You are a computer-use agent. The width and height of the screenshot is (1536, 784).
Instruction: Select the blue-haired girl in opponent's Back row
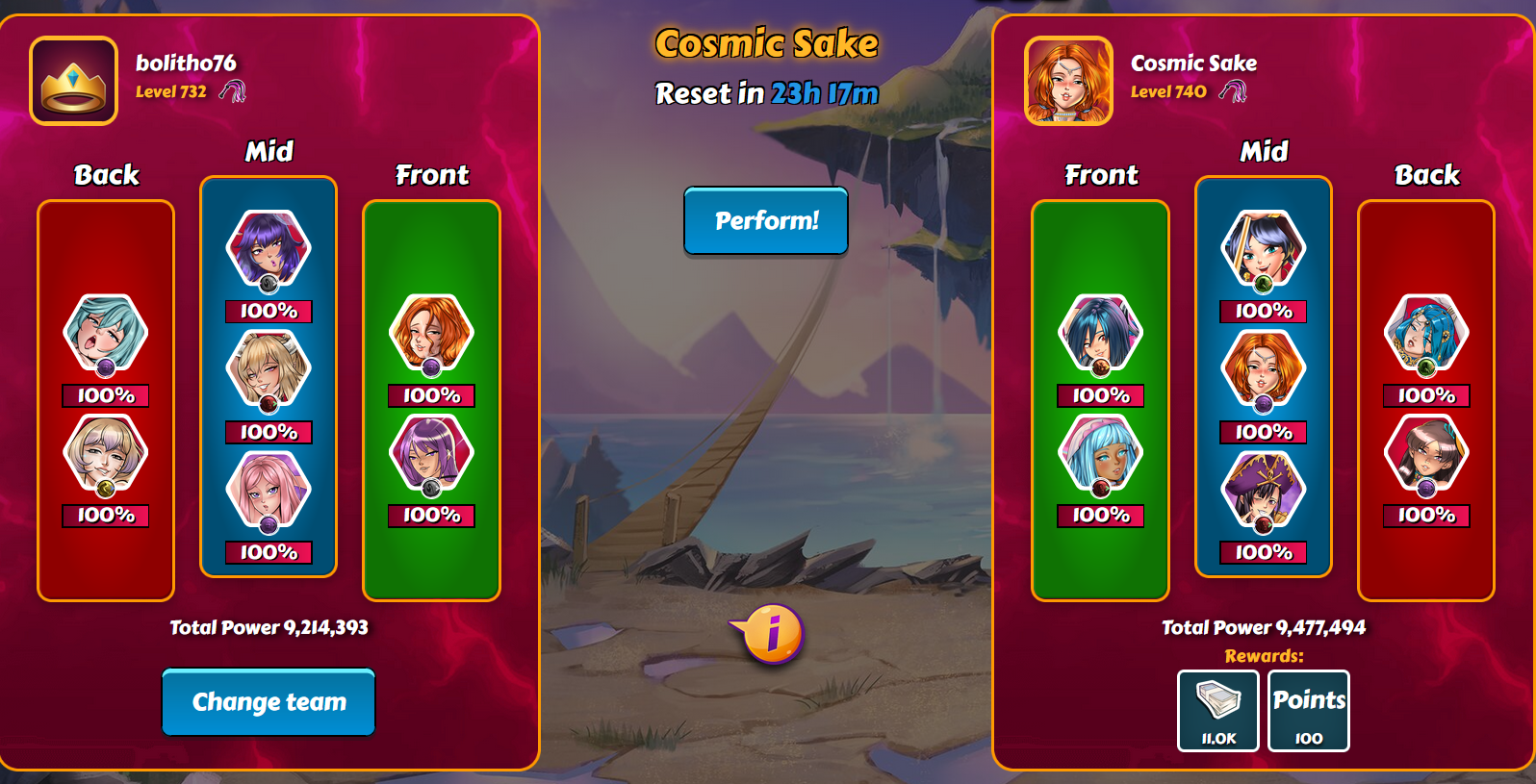[x=1426, y=333]
